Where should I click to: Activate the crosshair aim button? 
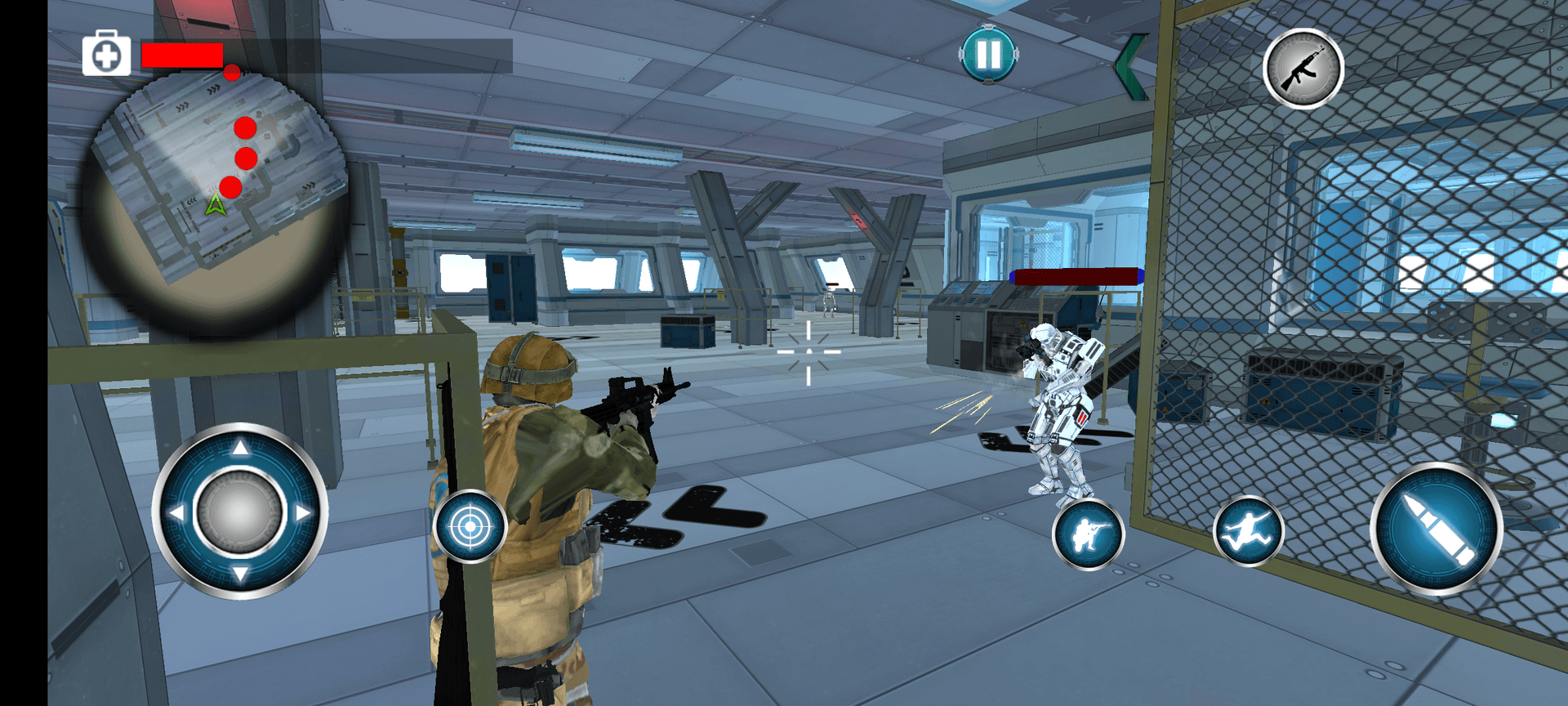[470, 527]
